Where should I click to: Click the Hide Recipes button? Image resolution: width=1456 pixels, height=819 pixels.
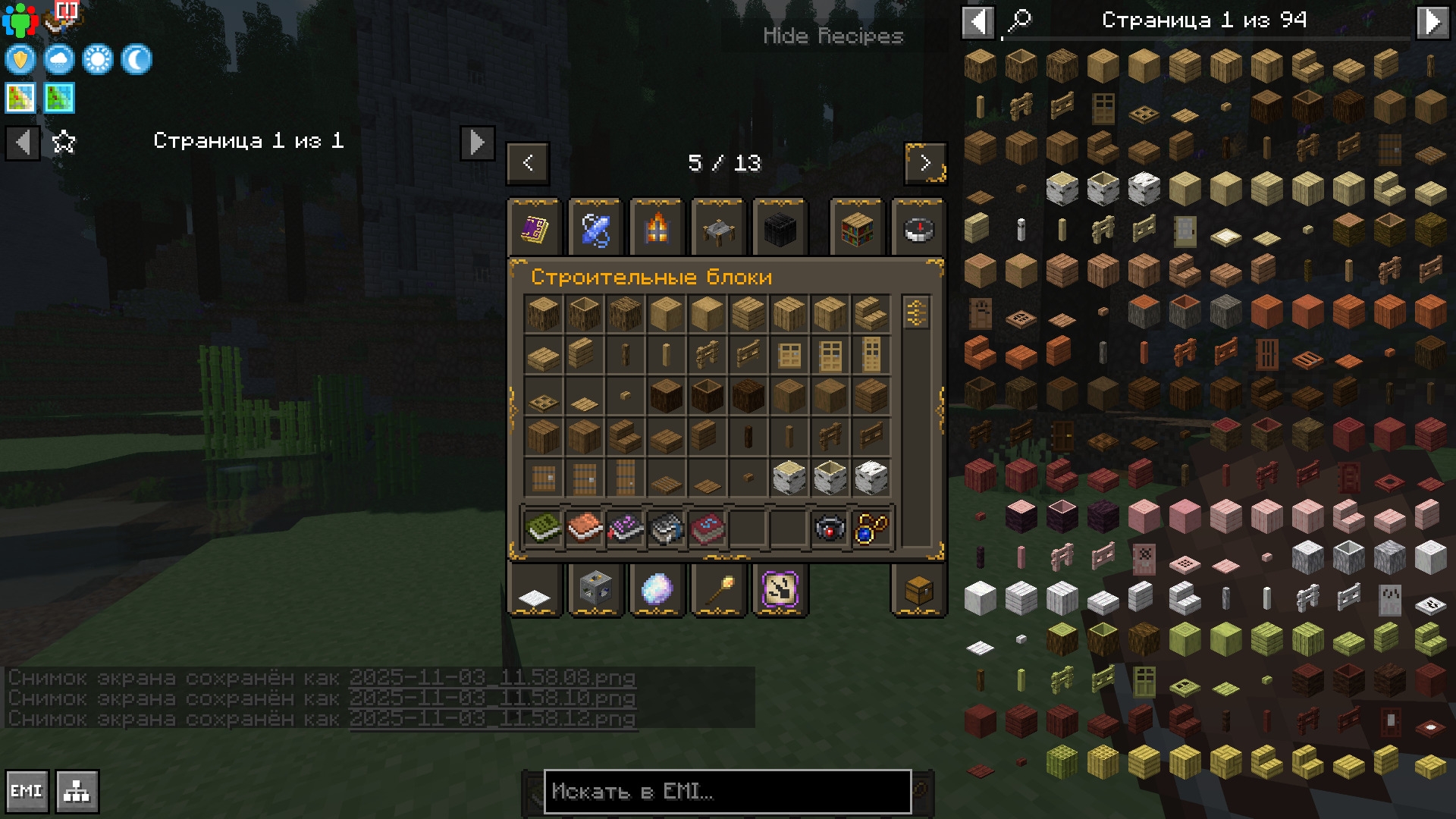[x=833, y=36]
